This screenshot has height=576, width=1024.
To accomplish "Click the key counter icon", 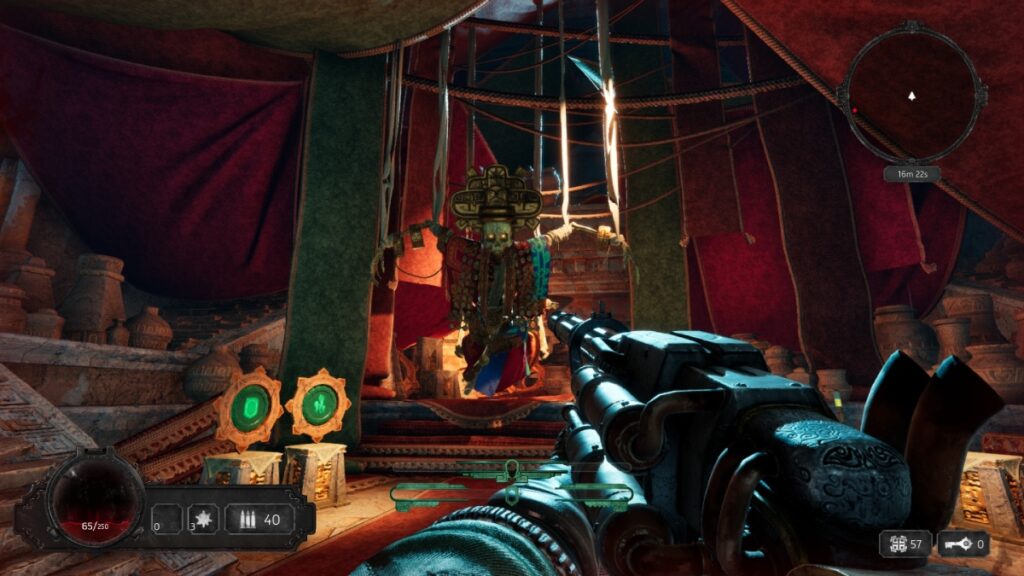I will [x=956, y=544].
